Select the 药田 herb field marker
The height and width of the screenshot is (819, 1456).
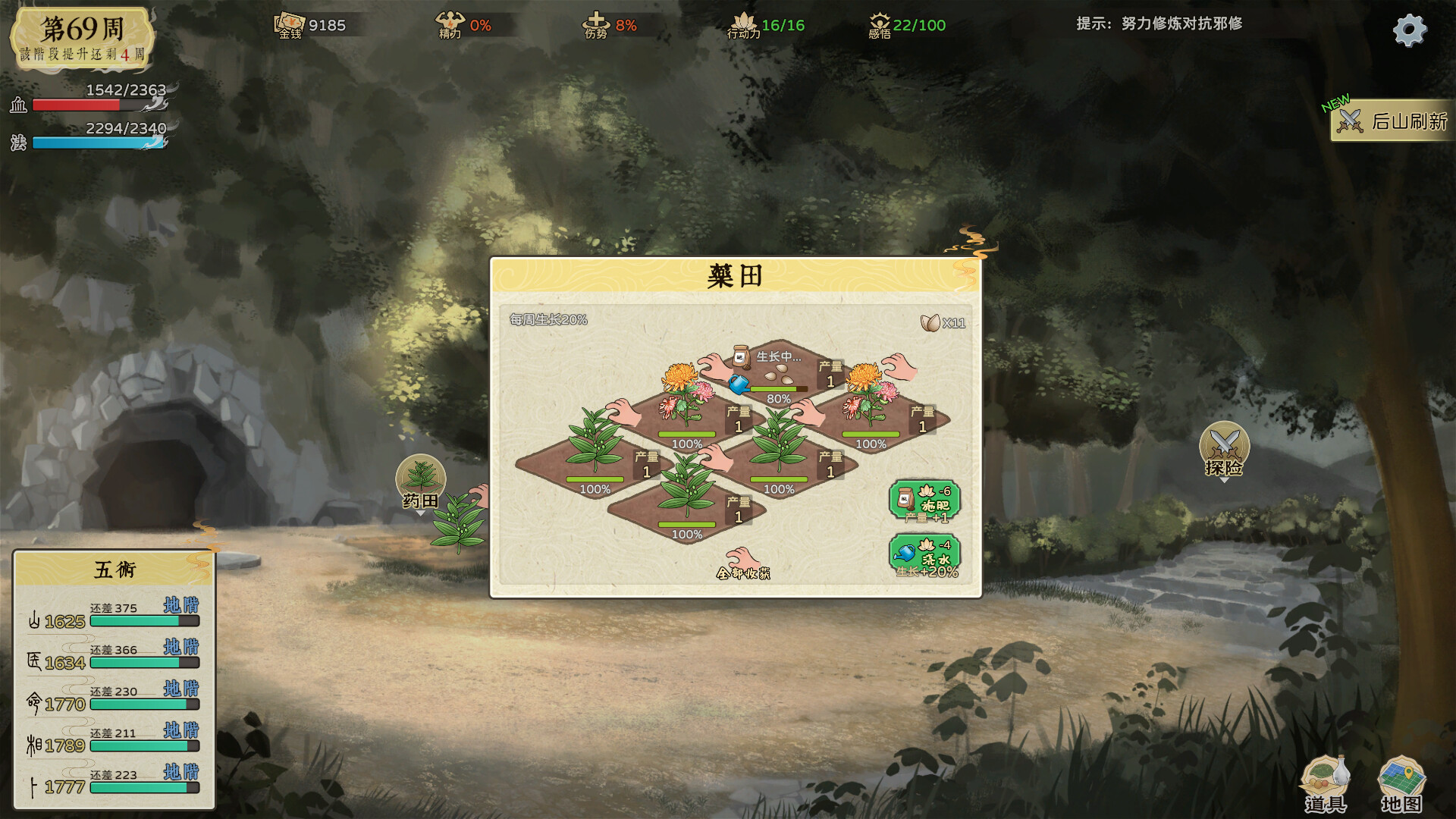pyautogui.click(x=421, y=482)
